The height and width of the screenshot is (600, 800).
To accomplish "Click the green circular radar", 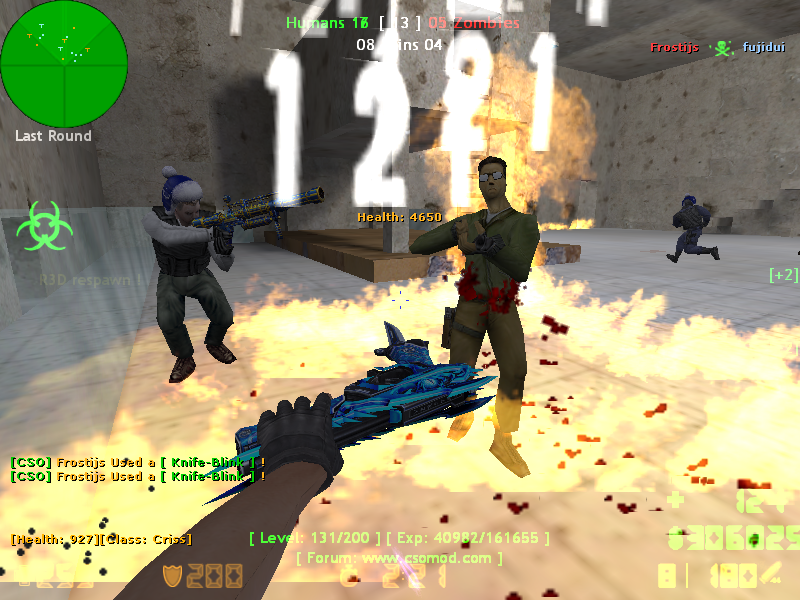I will (64, 63).
